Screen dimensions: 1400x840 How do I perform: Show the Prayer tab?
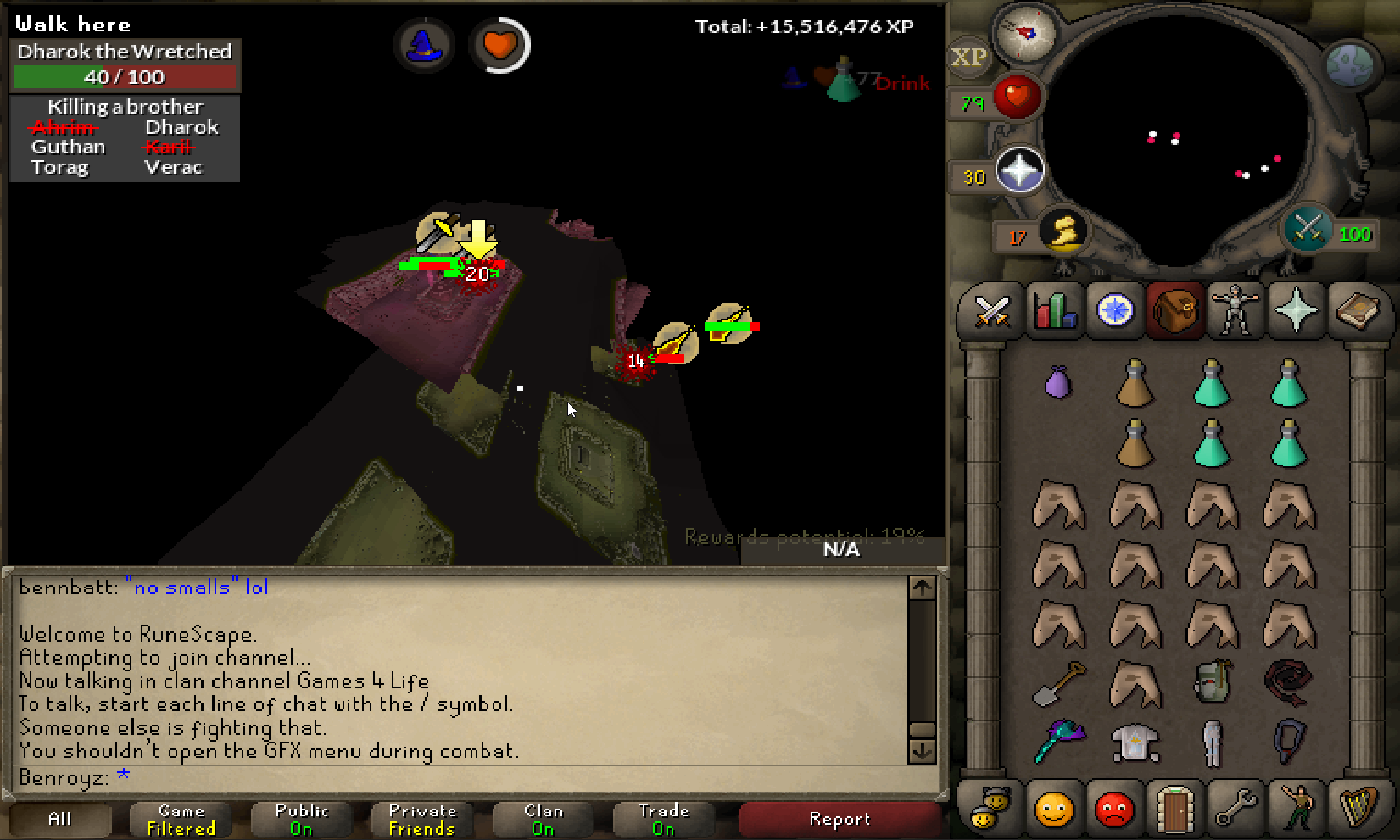coord(1296,311)
